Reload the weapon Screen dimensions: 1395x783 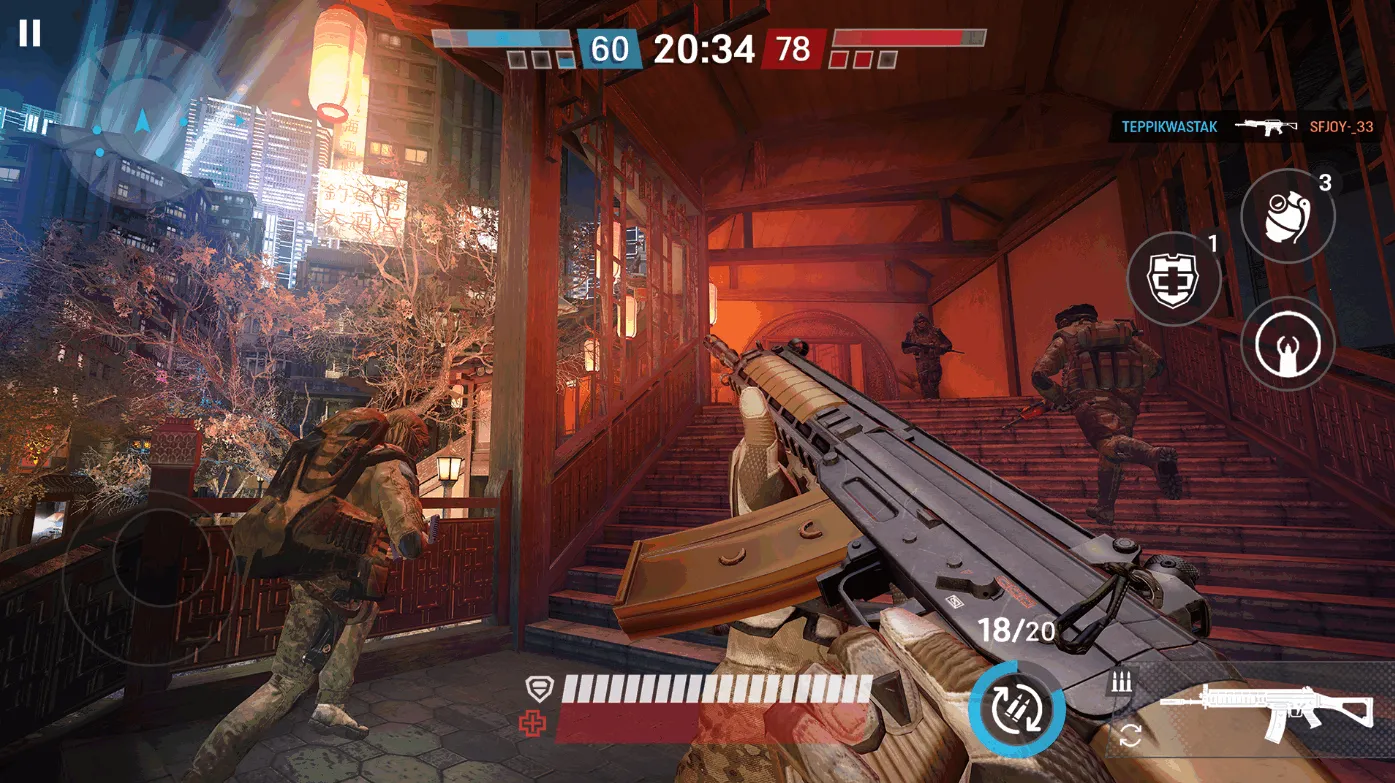pyautogui.click(x=1016, y=709)
